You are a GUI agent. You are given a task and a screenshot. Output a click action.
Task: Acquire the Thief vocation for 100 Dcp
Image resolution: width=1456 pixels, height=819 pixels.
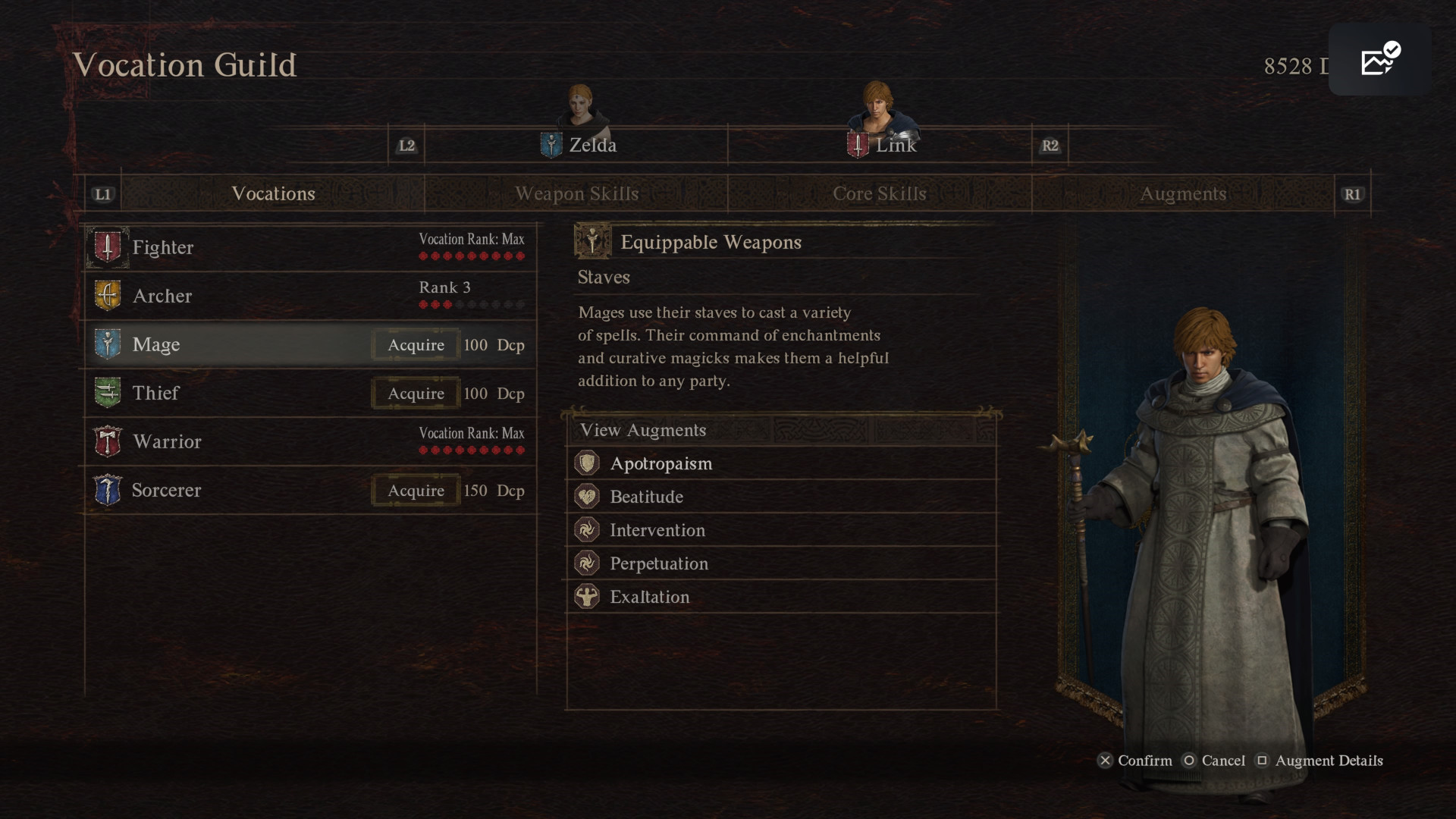[416, 394]
